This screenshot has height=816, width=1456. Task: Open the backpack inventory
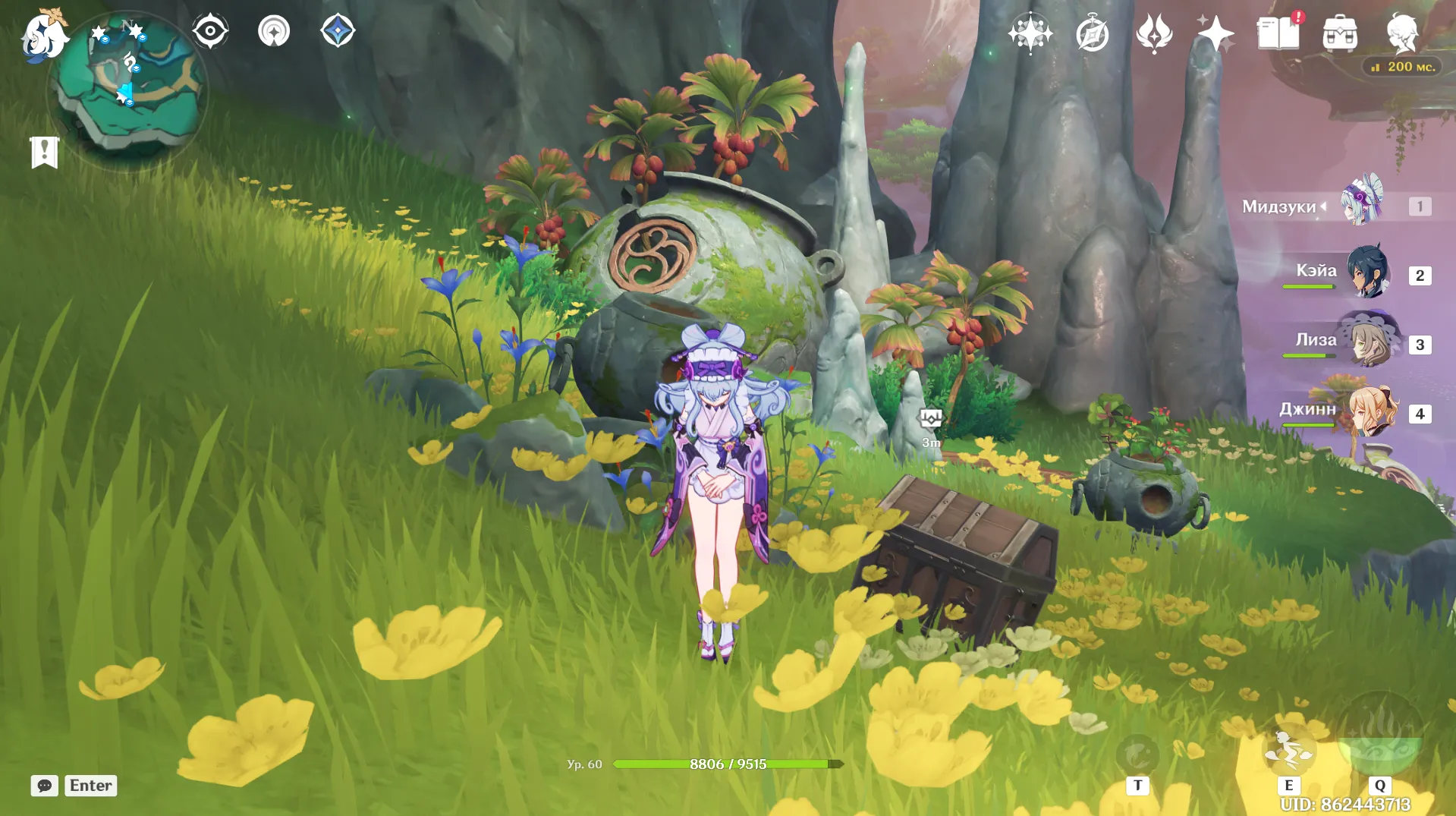1340,34
